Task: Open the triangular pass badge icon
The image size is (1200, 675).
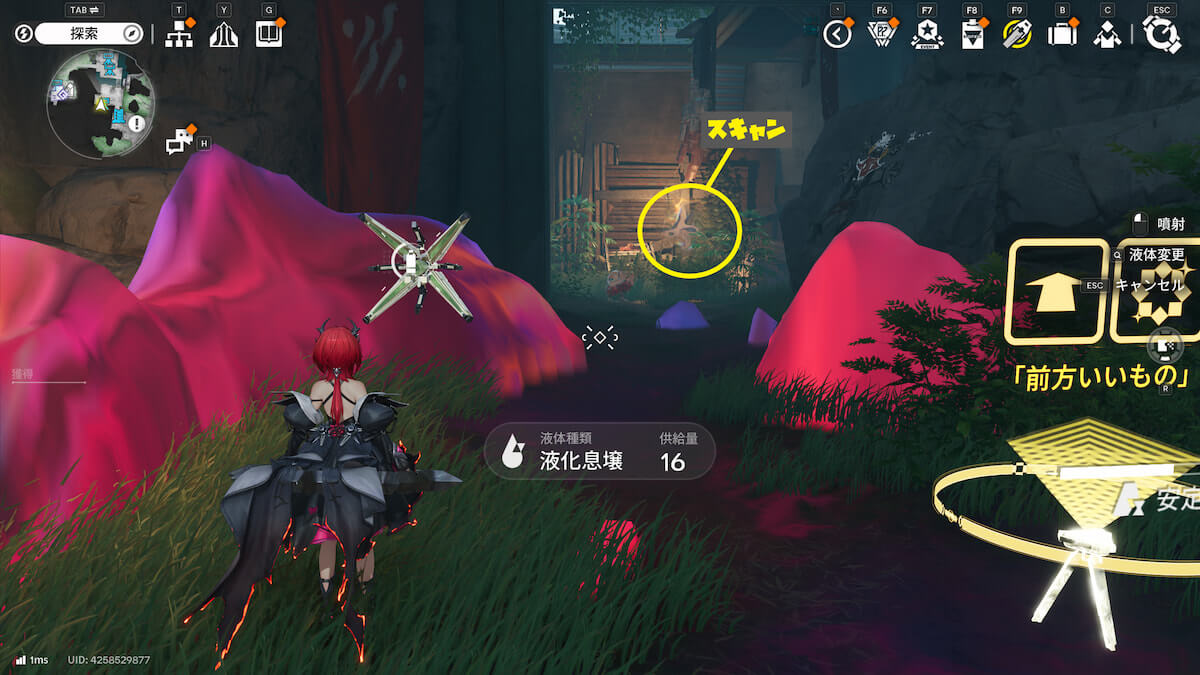Action: 882,35
